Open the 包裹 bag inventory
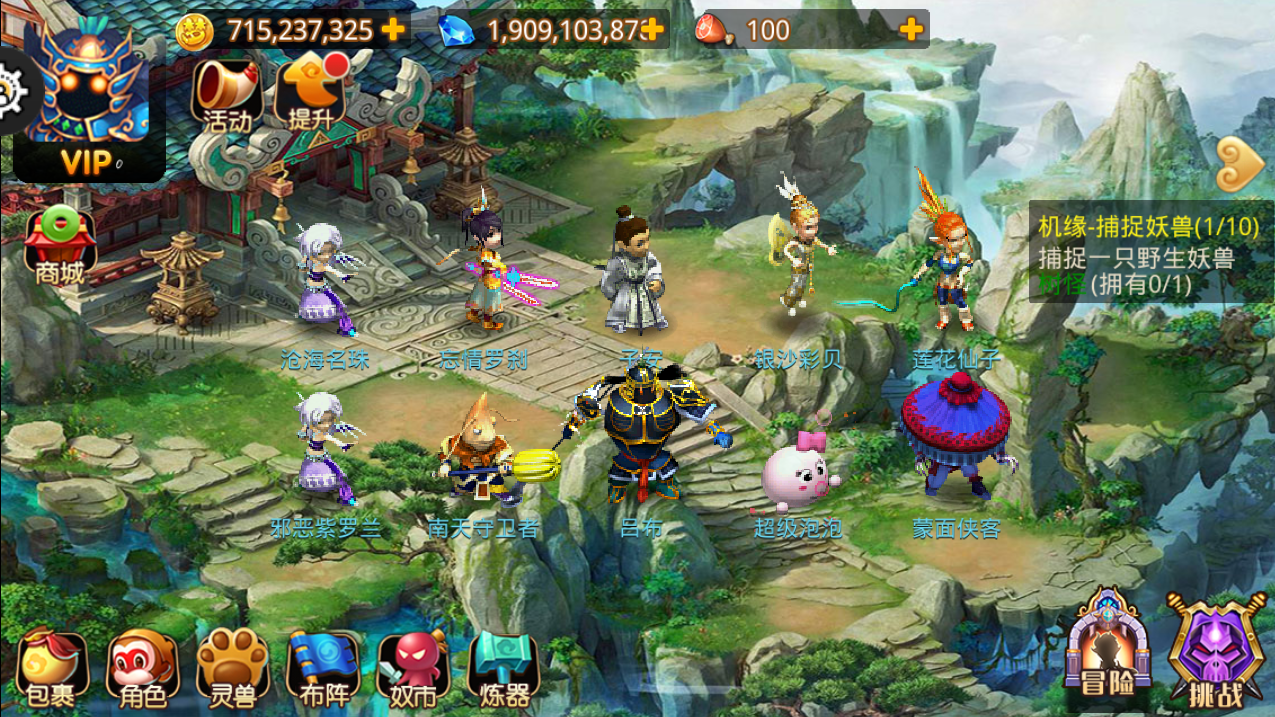 52,669
